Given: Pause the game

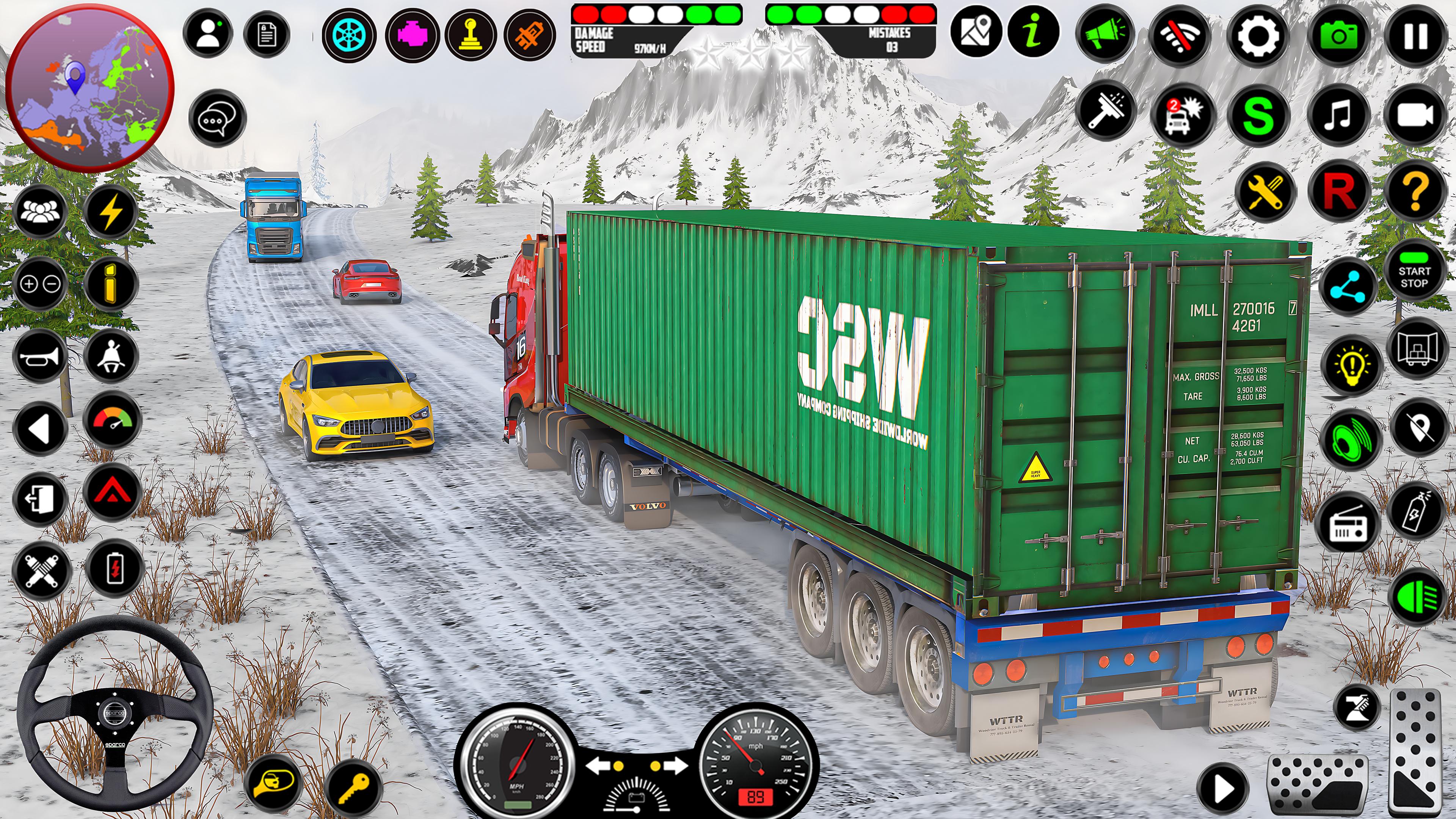Looking at the screenshot, I should click(x=1415, y=36).
